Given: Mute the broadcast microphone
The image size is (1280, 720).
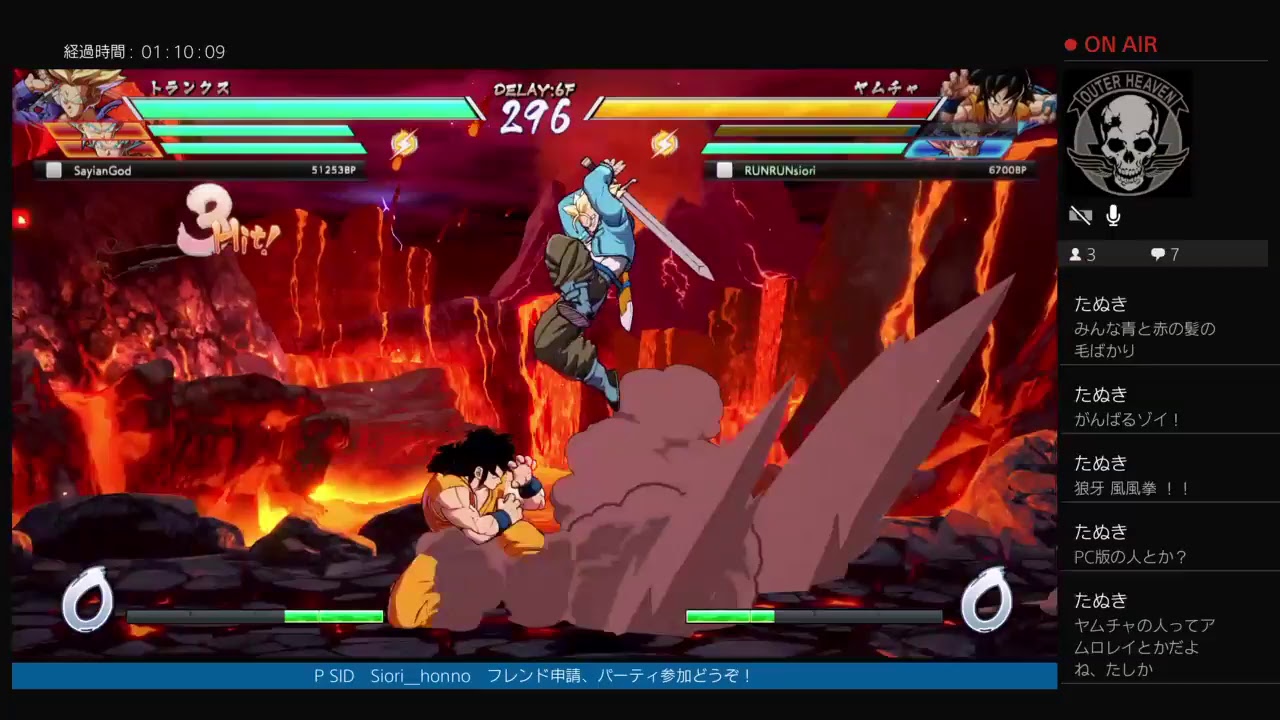Looking at the screenshot, I should (x=1113, y=215).
